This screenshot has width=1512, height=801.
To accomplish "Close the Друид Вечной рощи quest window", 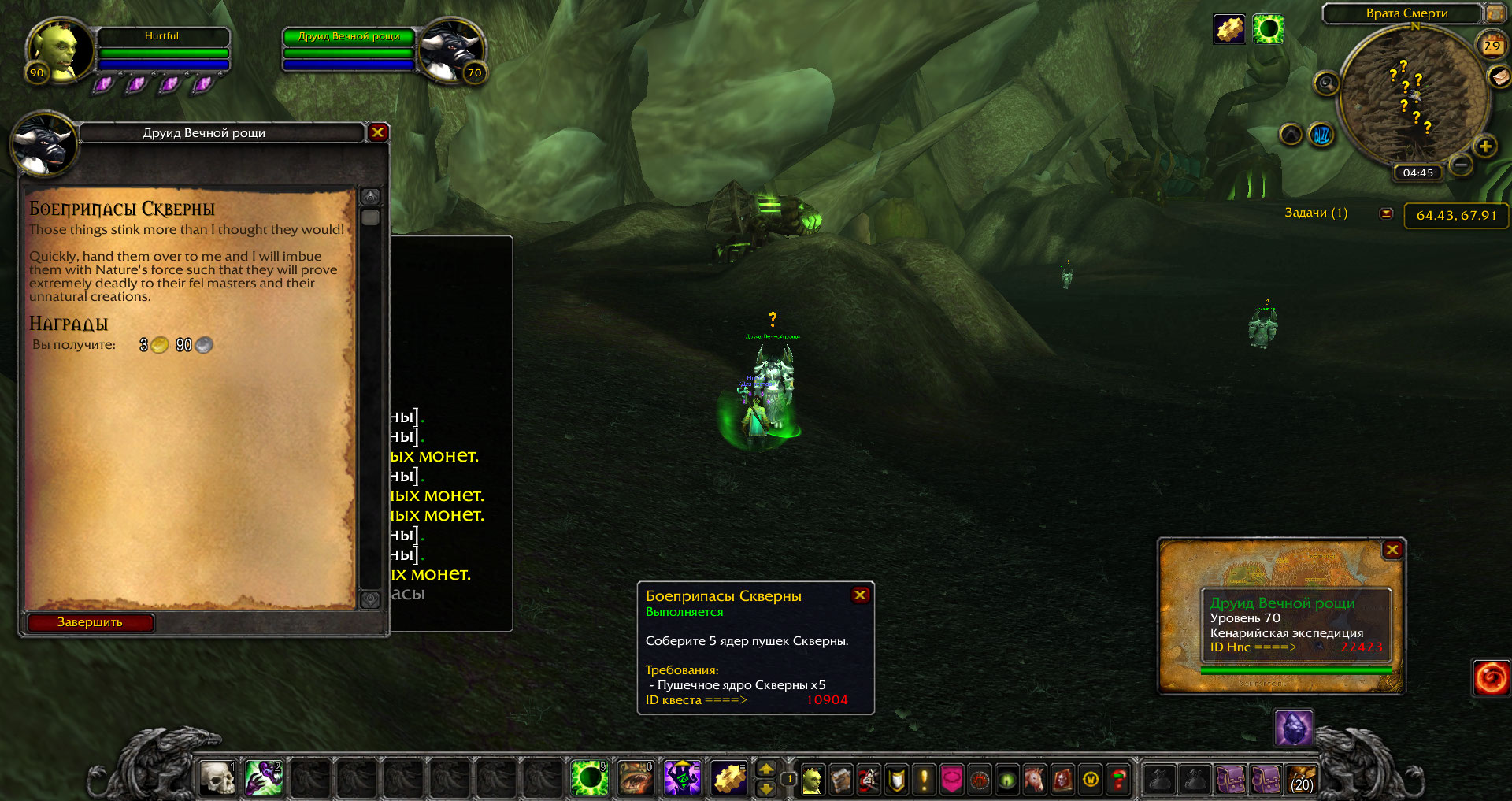I will (378, 132).
